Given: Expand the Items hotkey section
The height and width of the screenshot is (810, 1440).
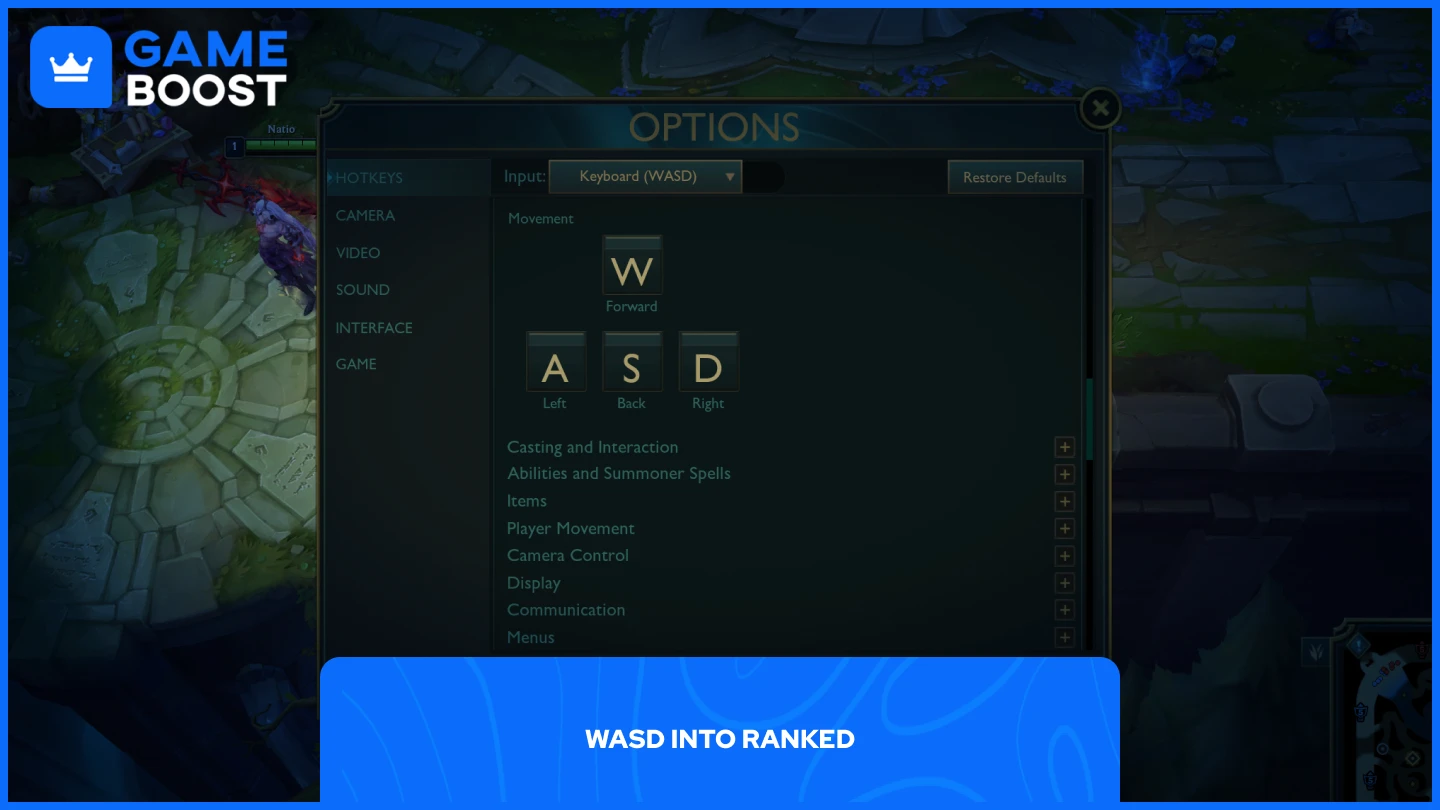Looking at the screenshot, I should point(1064,501).
